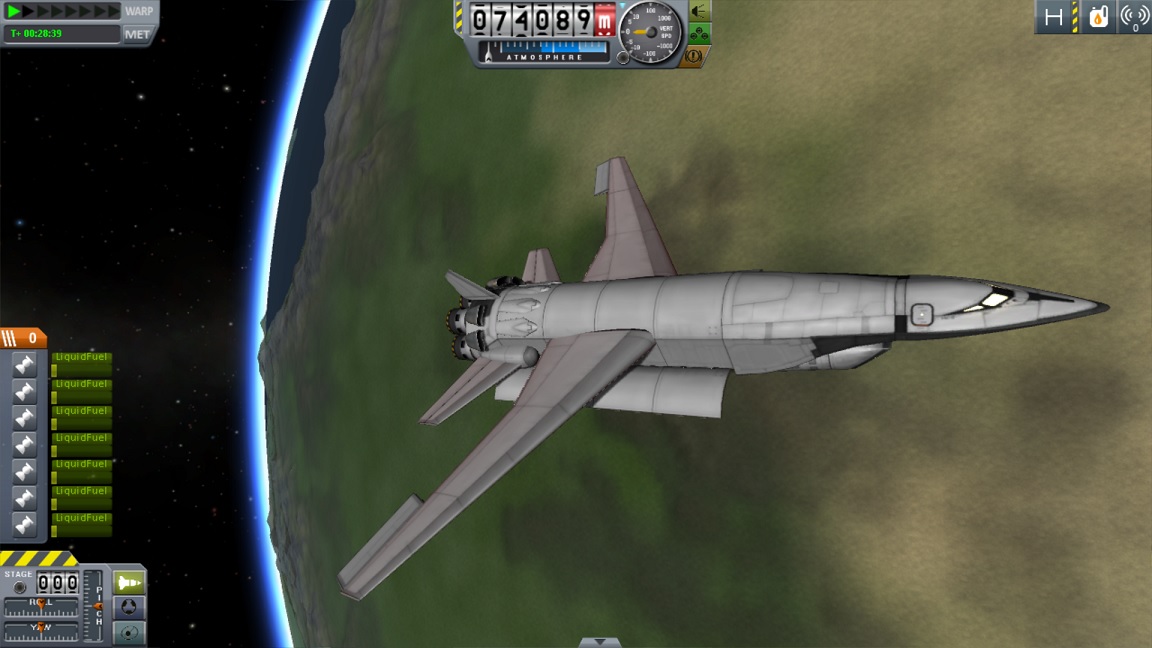Open the resources fuel panel icon
Image resolution: width=1152 pixels, height=648 pixels.
pos(1098,17)
